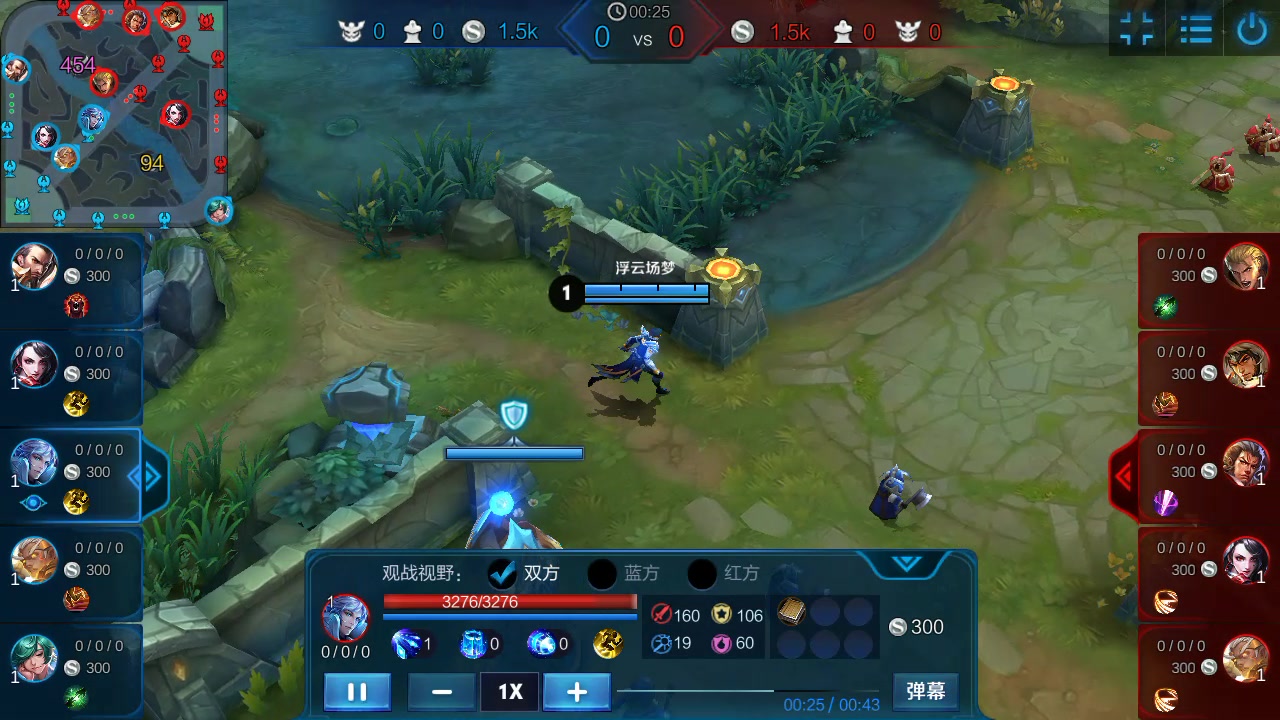
Task: Power off to exit the replay
Action: click(x=1252, y=29)
